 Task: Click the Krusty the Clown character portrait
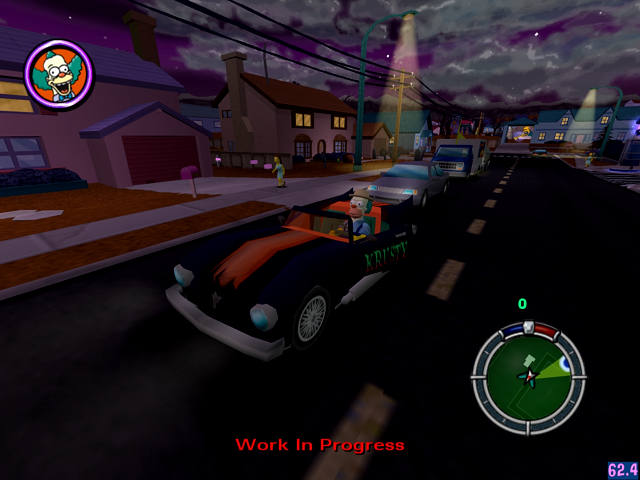click(x=58, y=73)
